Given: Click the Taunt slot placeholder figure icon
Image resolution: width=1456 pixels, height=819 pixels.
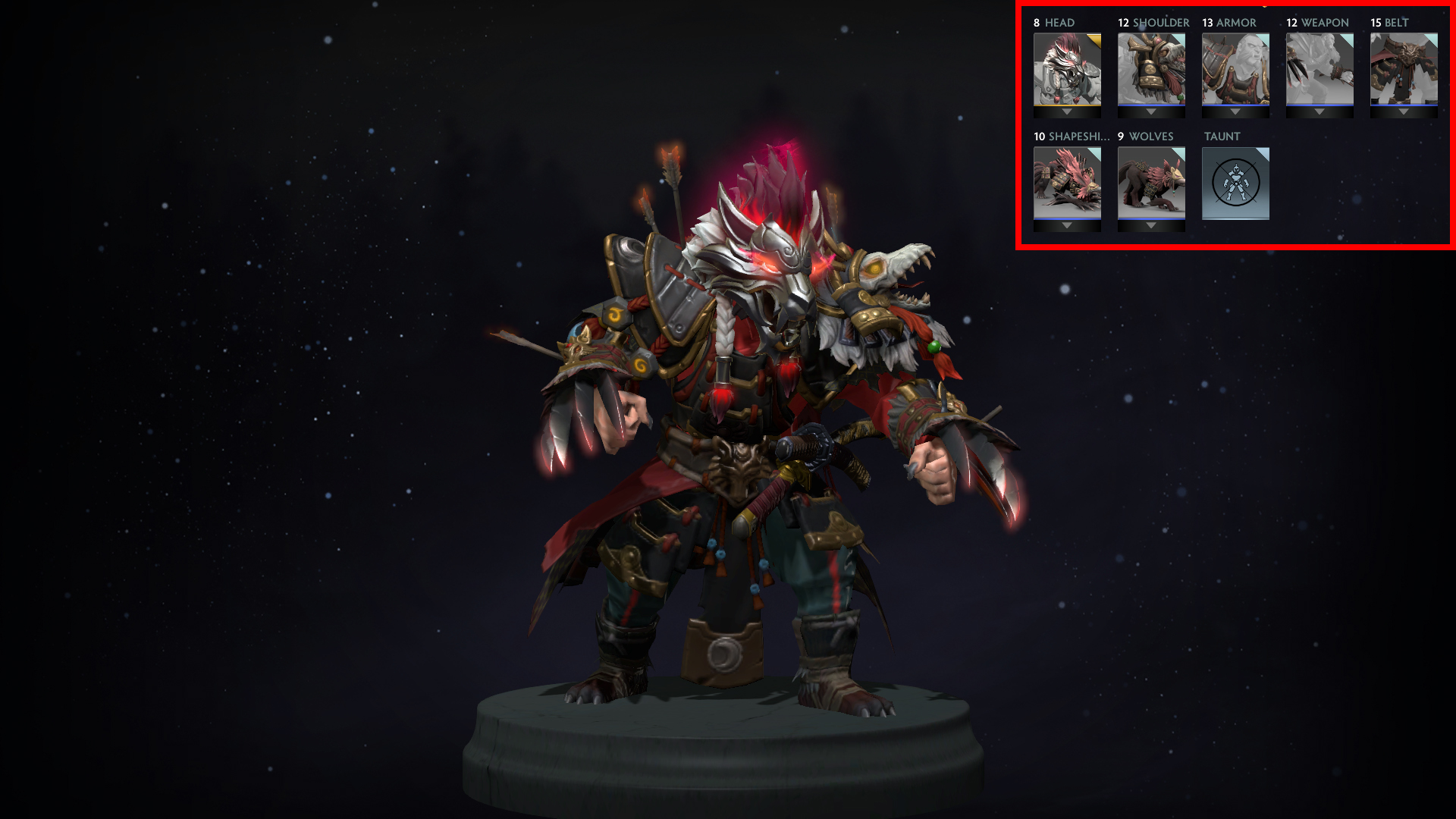Looking at the screenshot, I should coord(1235,182).
